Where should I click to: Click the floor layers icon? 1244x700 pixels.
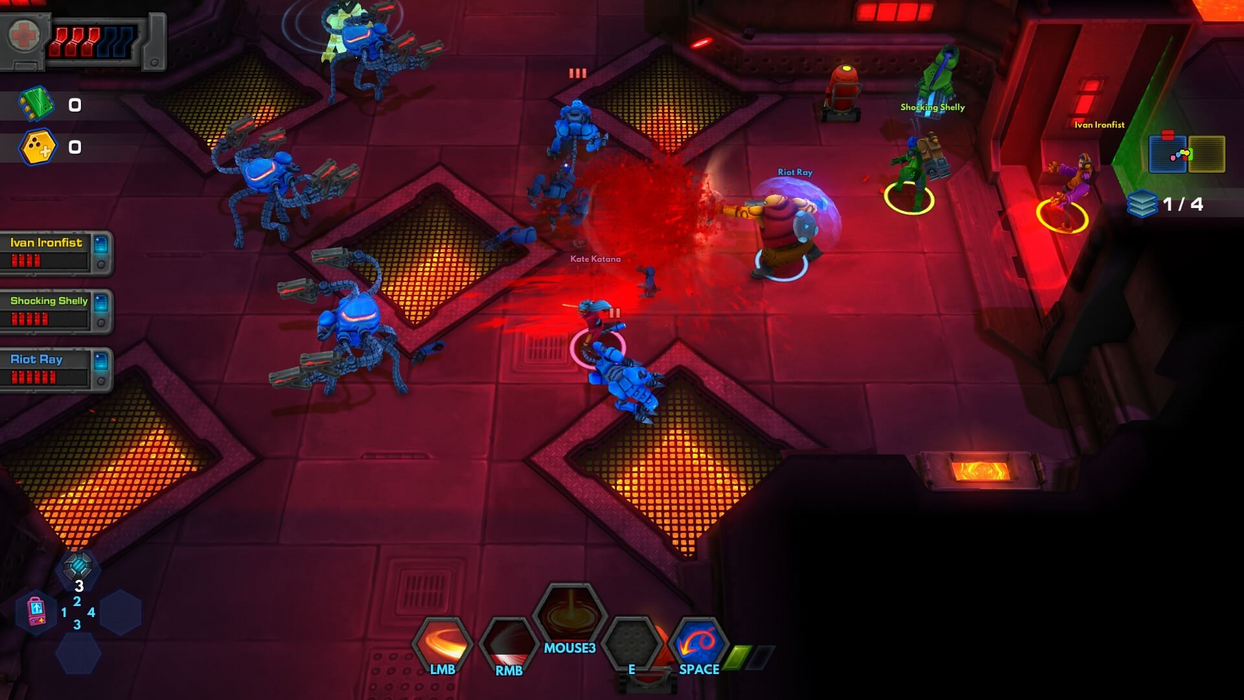[1141, 204]
